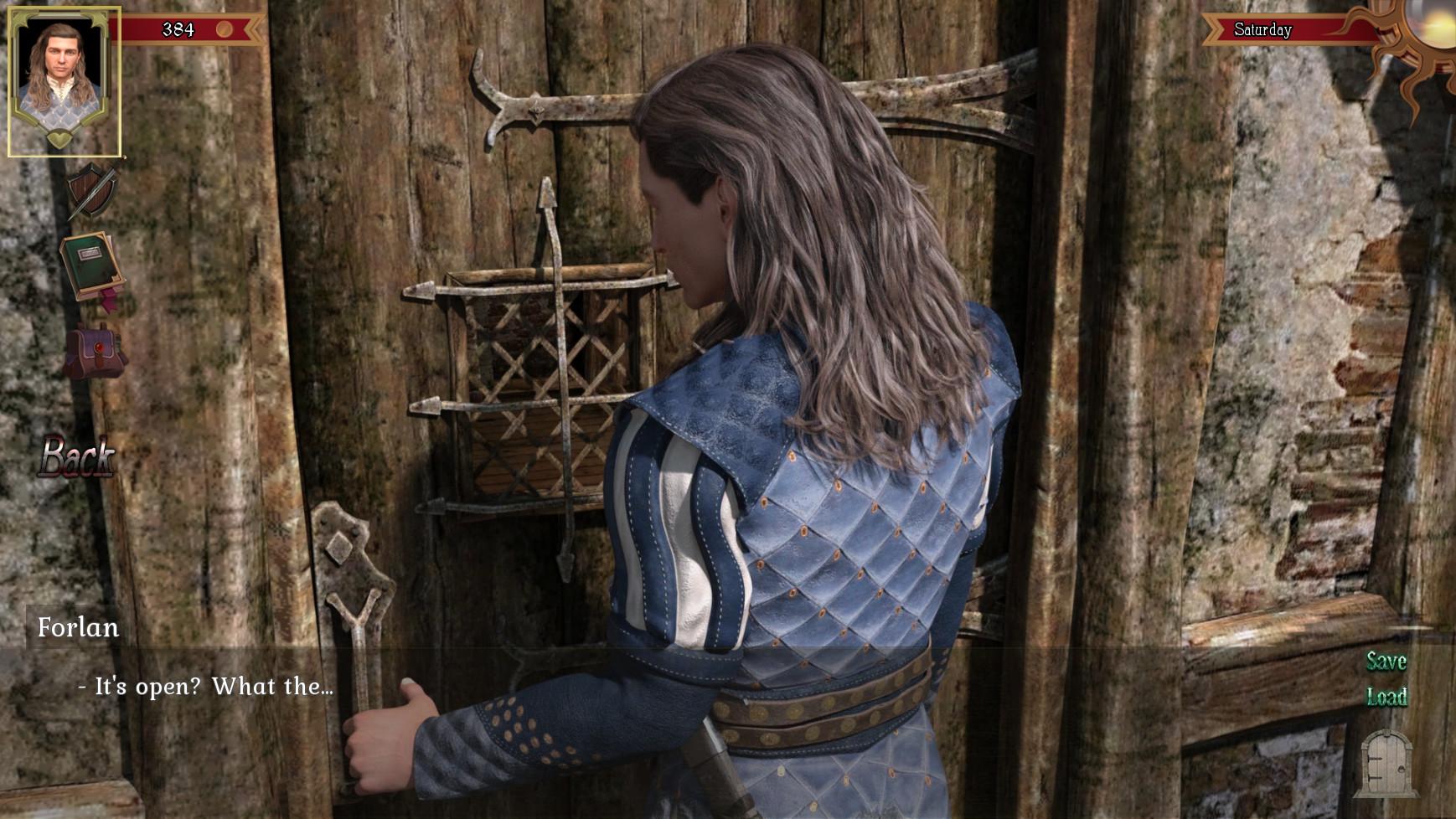Viewport: 1456px width, 819px height.
Task: Go Back in the dialogue
Action: (x=77, y=457)
